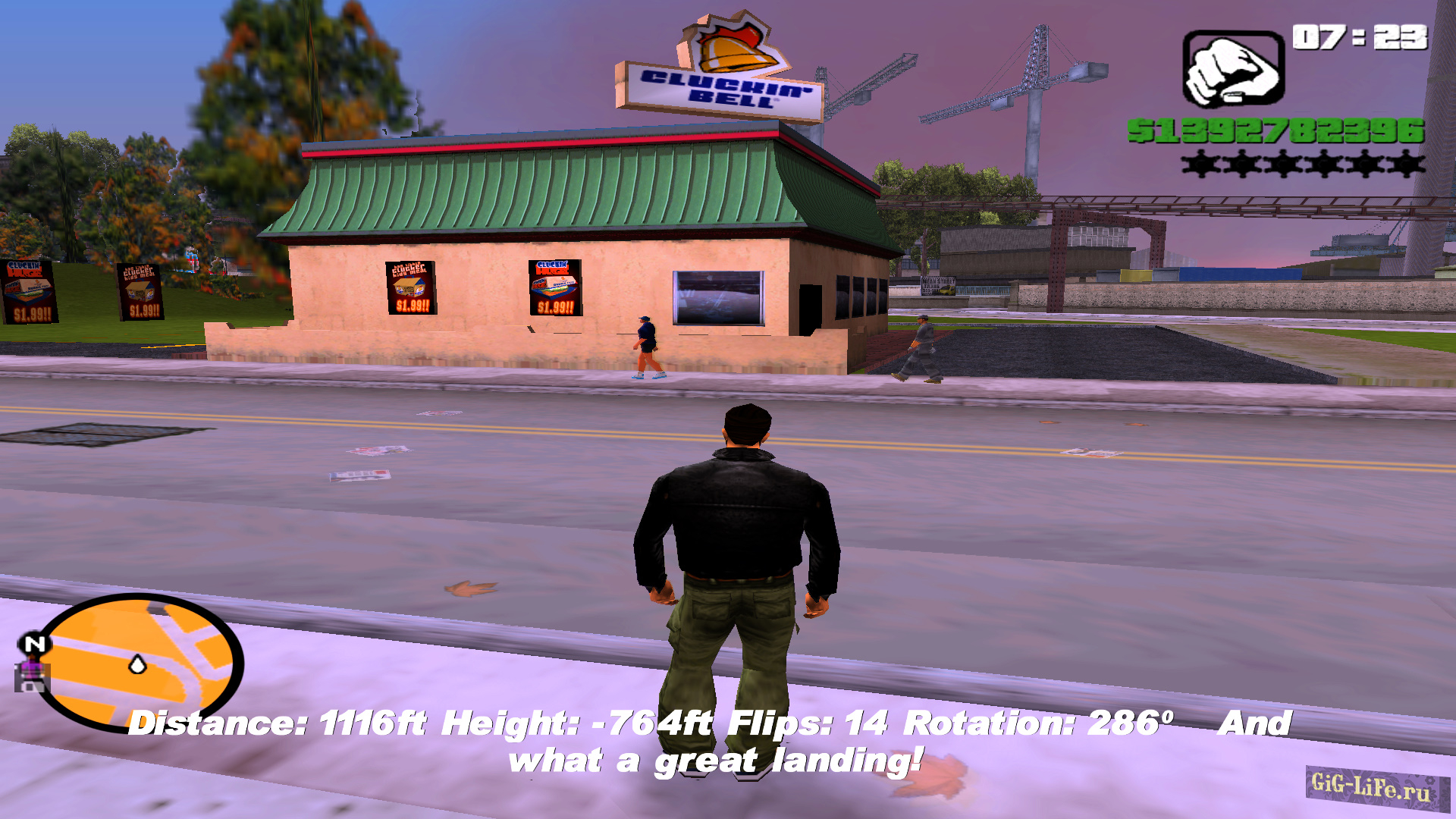Viewport: 1456px width, 819px height.
Task: Click the white player blip inside the radar
Action: coord(136,664)
